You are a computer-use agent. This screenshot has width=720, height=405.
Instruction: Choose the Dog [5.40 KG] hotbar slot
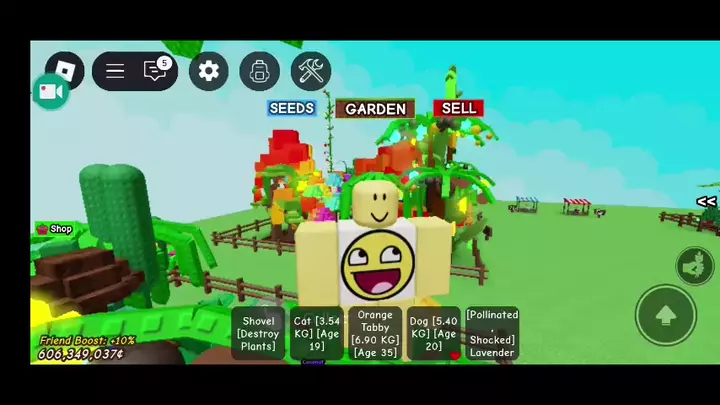(x=433, y=334)
